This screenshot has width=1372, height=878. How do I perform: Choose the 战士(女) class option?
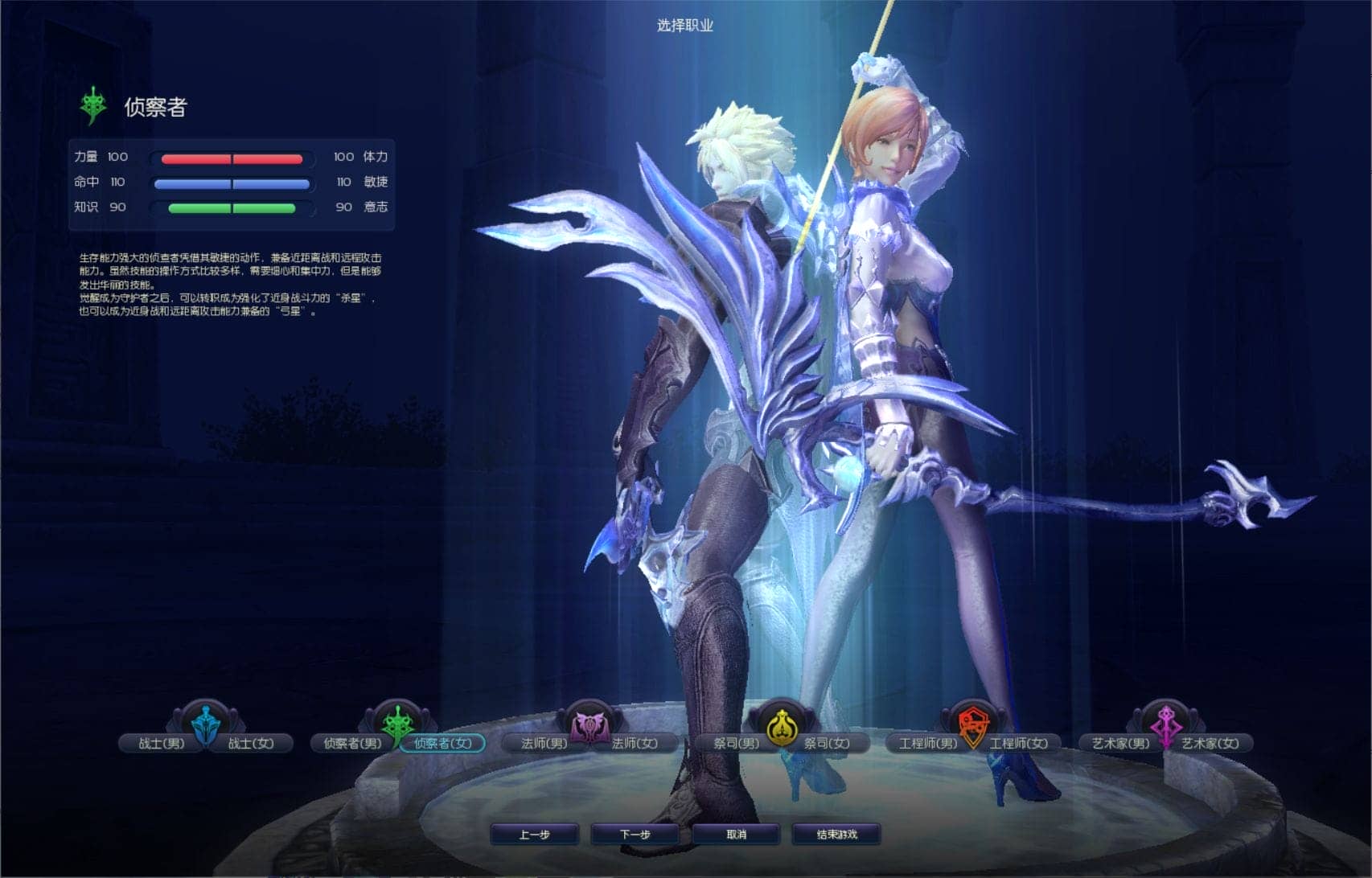click(251, 744)
